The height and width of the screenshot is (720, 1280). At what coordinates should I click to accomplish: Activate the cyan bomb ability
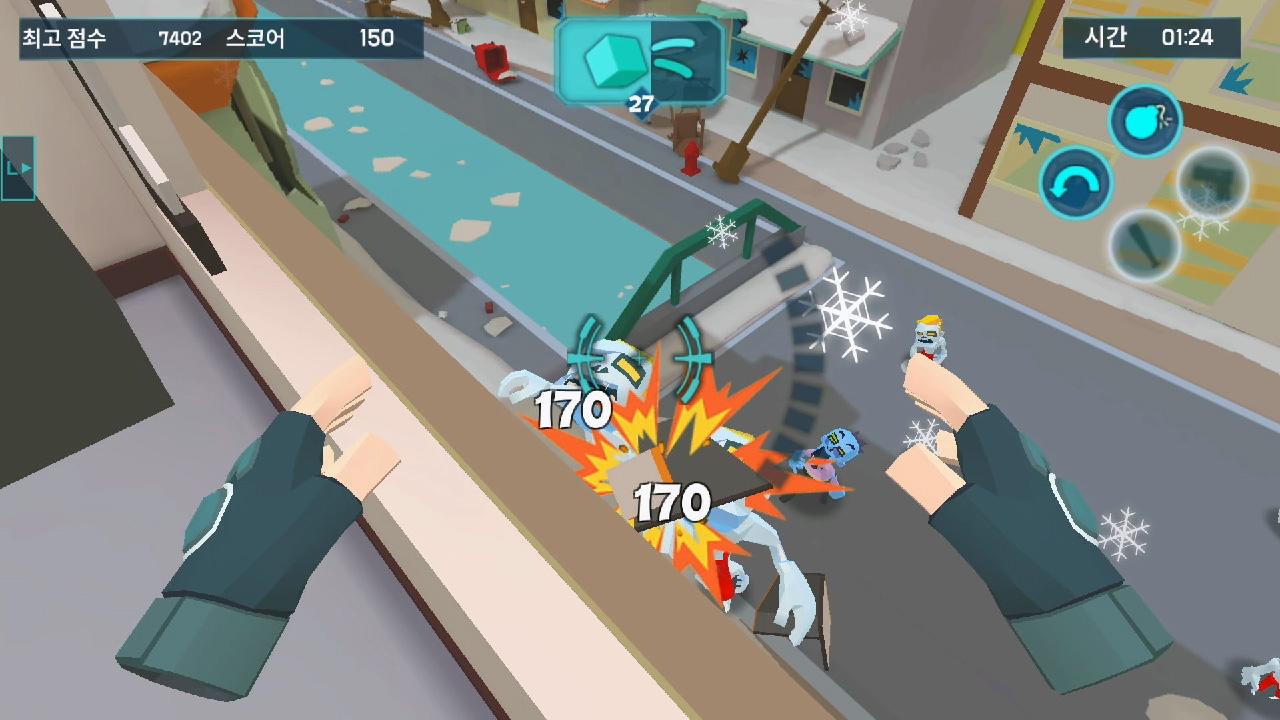(1145, 121)
